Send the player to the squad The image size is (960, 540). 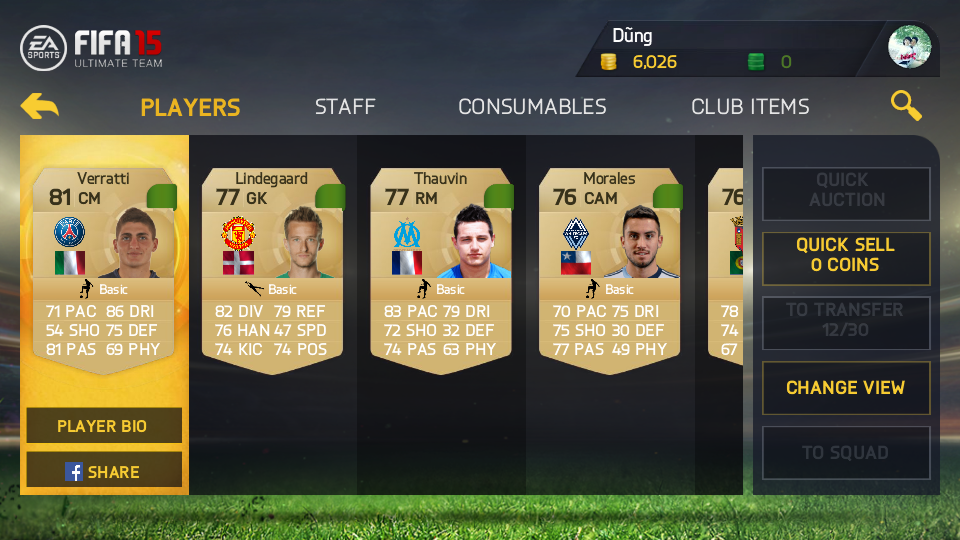pos(845,453)
